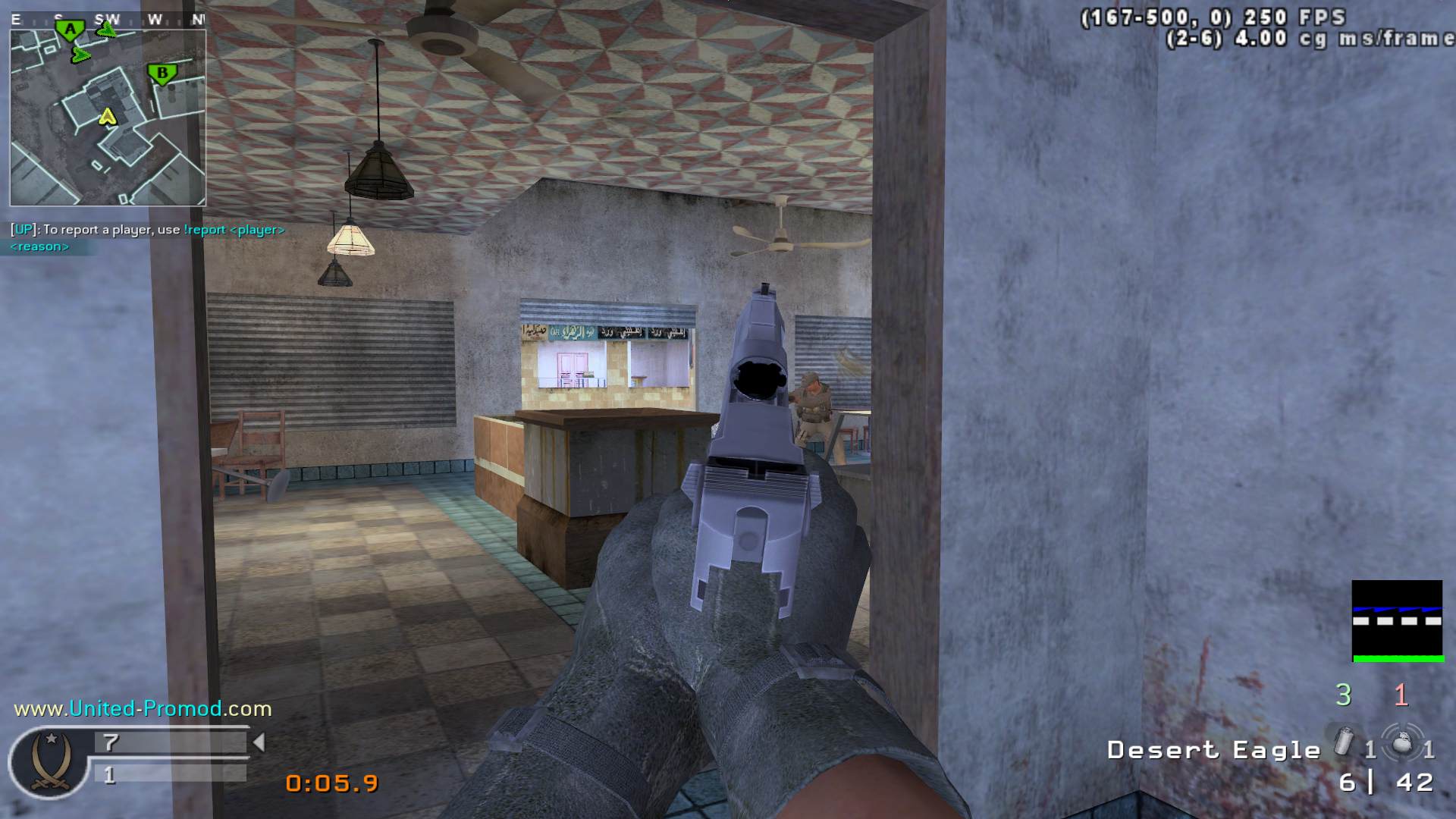Select bomb site B marker on minimap

click(x=162, y=74)
